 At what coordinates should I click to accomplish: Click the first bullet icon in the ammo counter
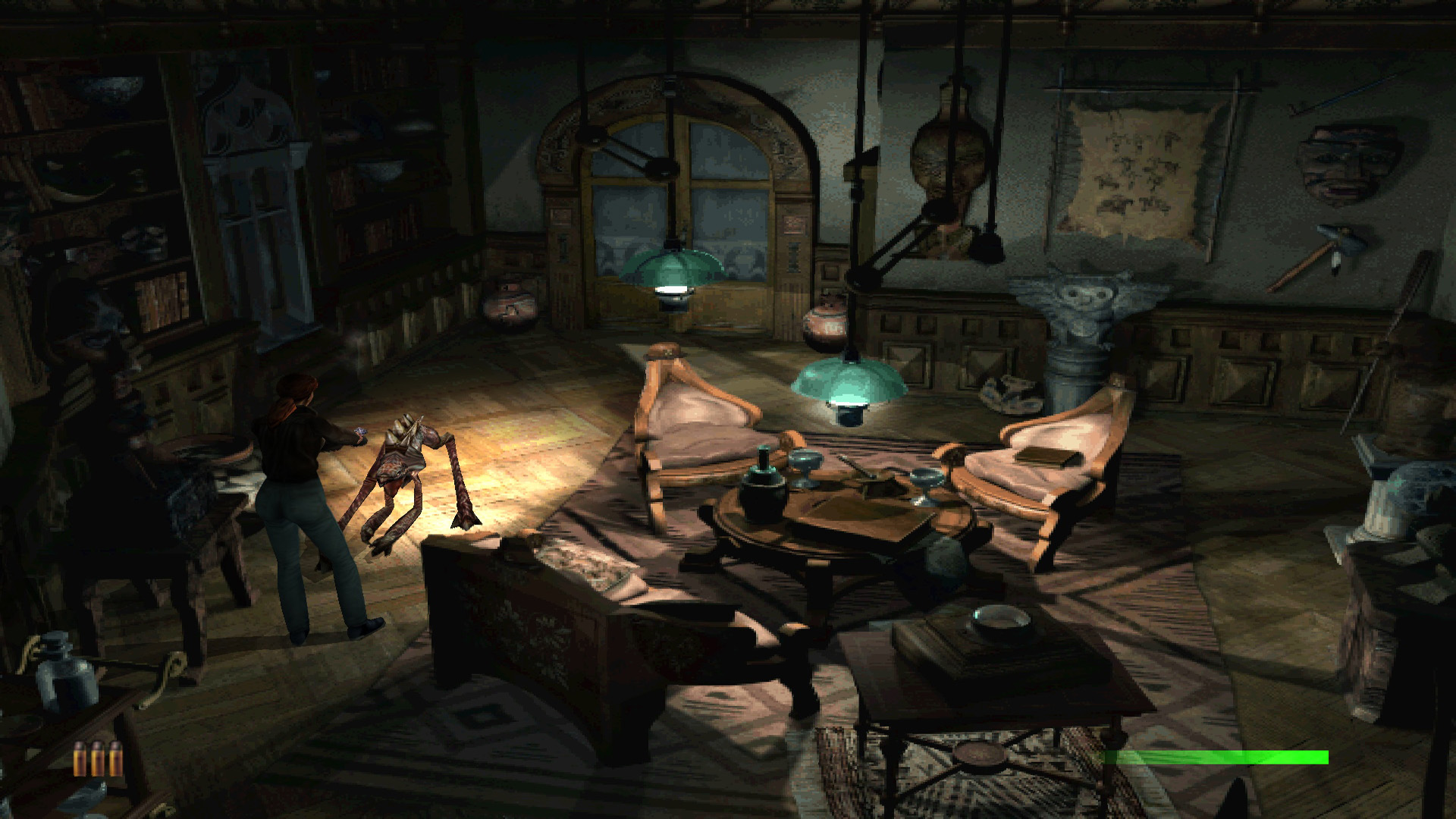[80, 758]
